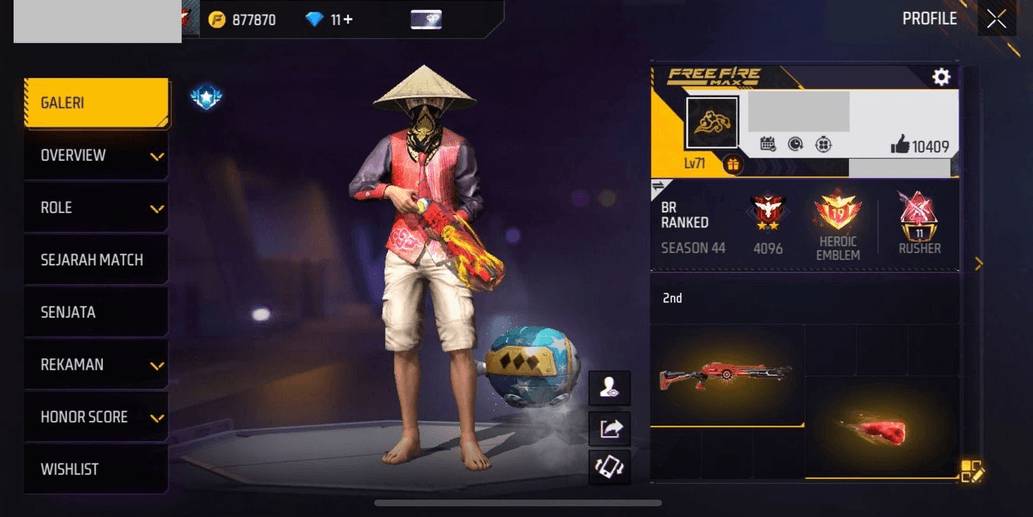Select the red rifle showcase slot

pyautogui.click(x=727, y=376)
